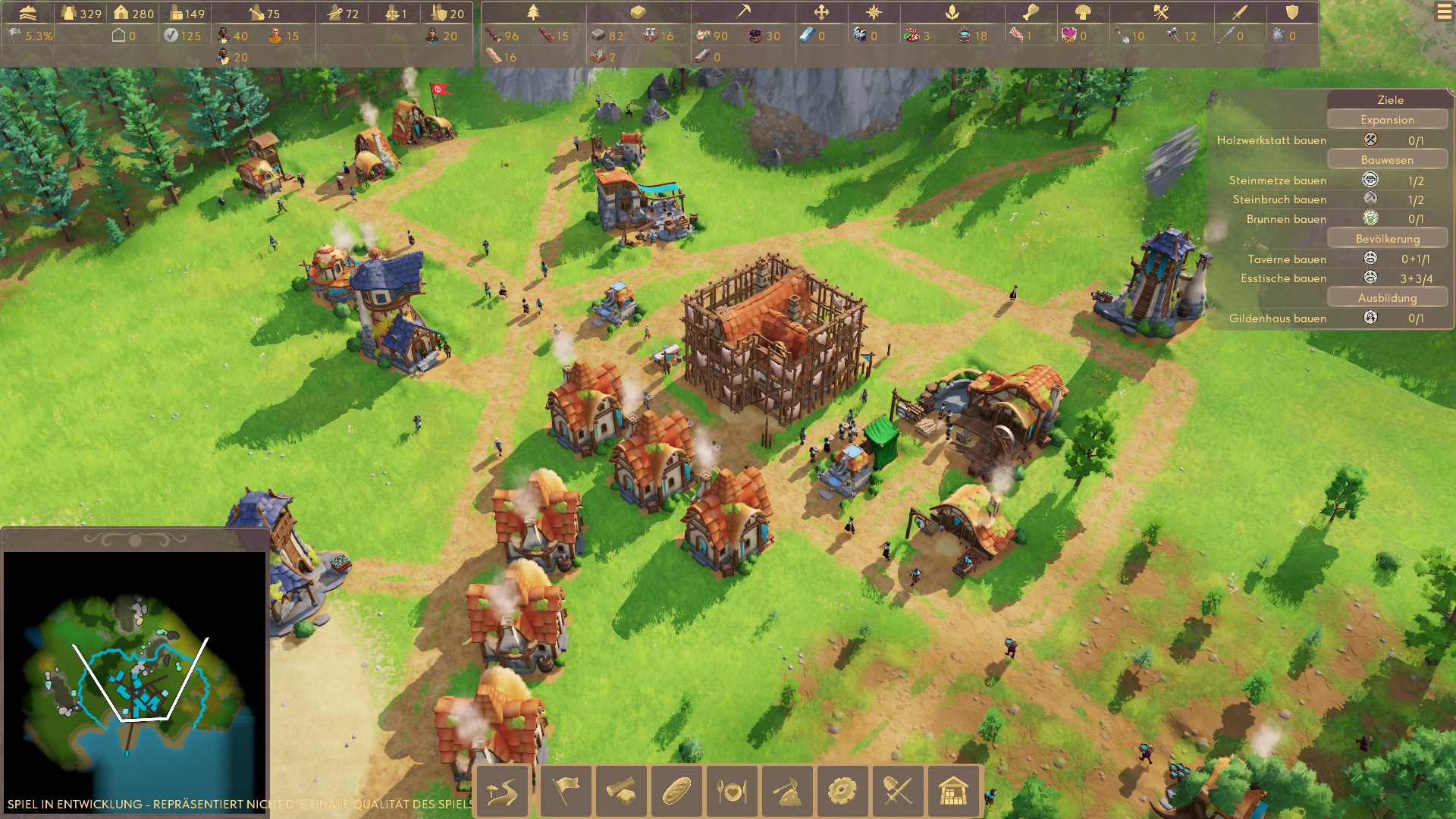Open the gear coin category
This screenshot has width=1456, height=819.
point(843,792)
